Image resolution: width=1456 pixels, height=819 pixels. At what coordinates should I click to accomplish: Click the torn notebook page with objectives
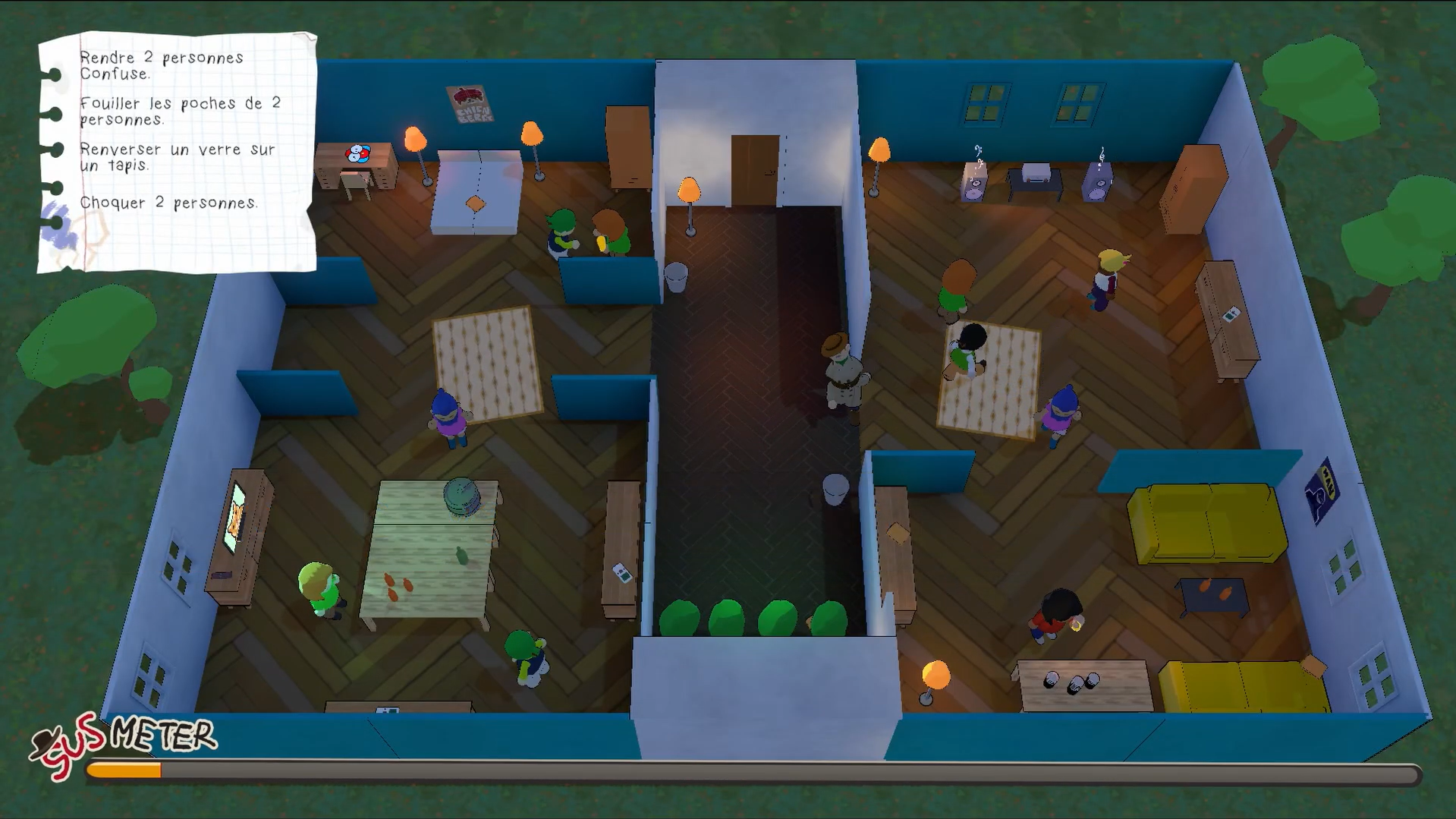[176, 152]
